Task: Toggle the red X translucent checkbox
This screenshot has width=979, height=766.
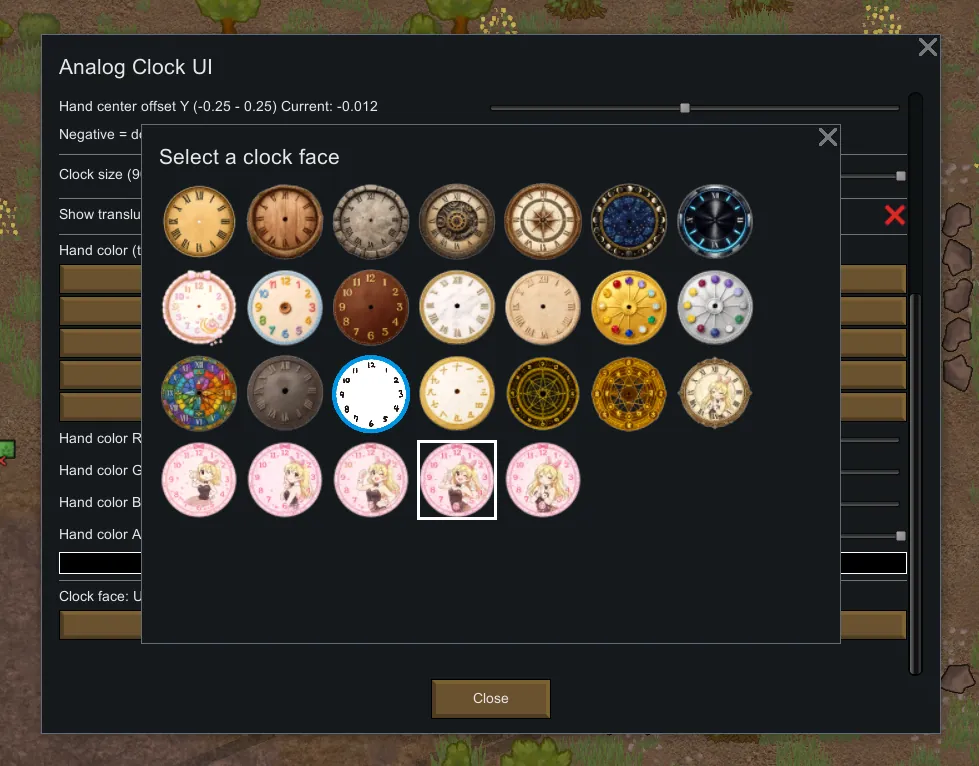Action: (894, 214)
